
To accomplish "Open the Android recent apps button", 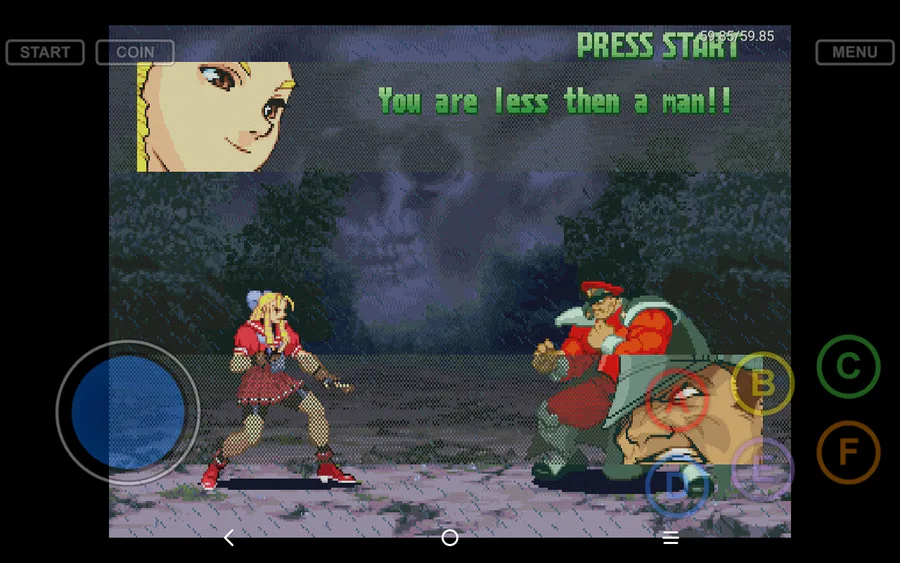I will point(671,538).
